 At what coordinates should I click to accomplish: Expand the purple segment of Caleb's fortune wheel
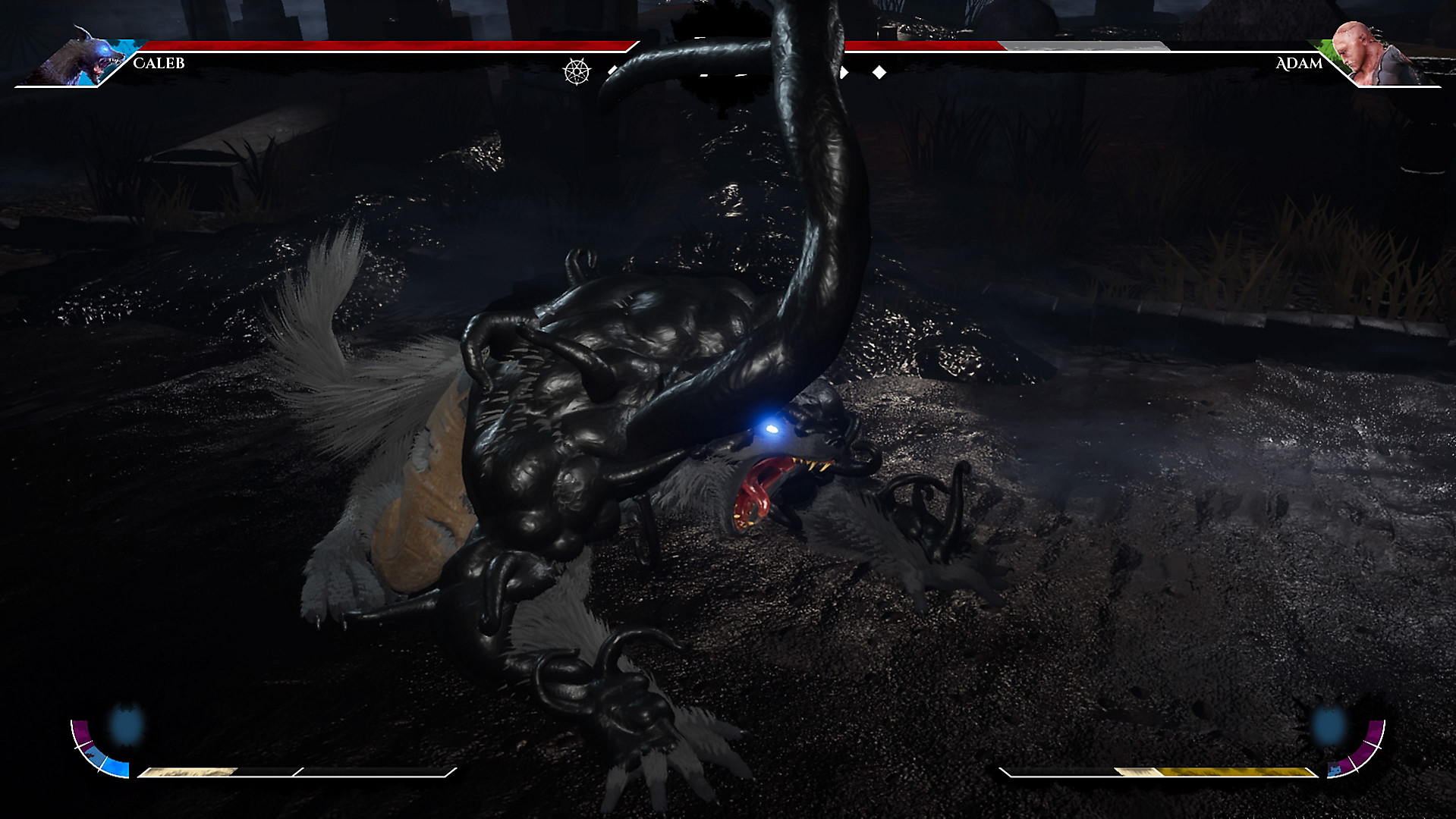[x=82, y=733]
